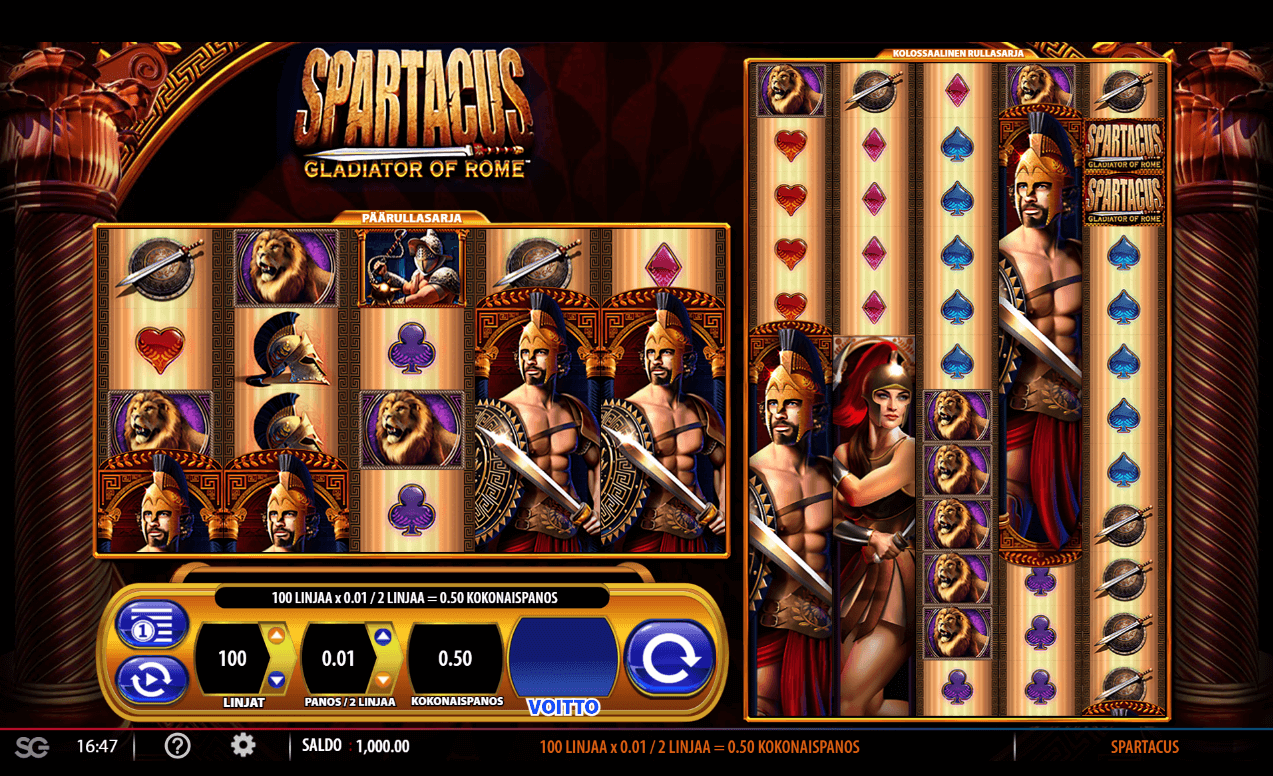This screenshot has width=1273, height=776.
Task: Increase the Linjat line count
Action: pyautogui.click(x=277, y=636)
